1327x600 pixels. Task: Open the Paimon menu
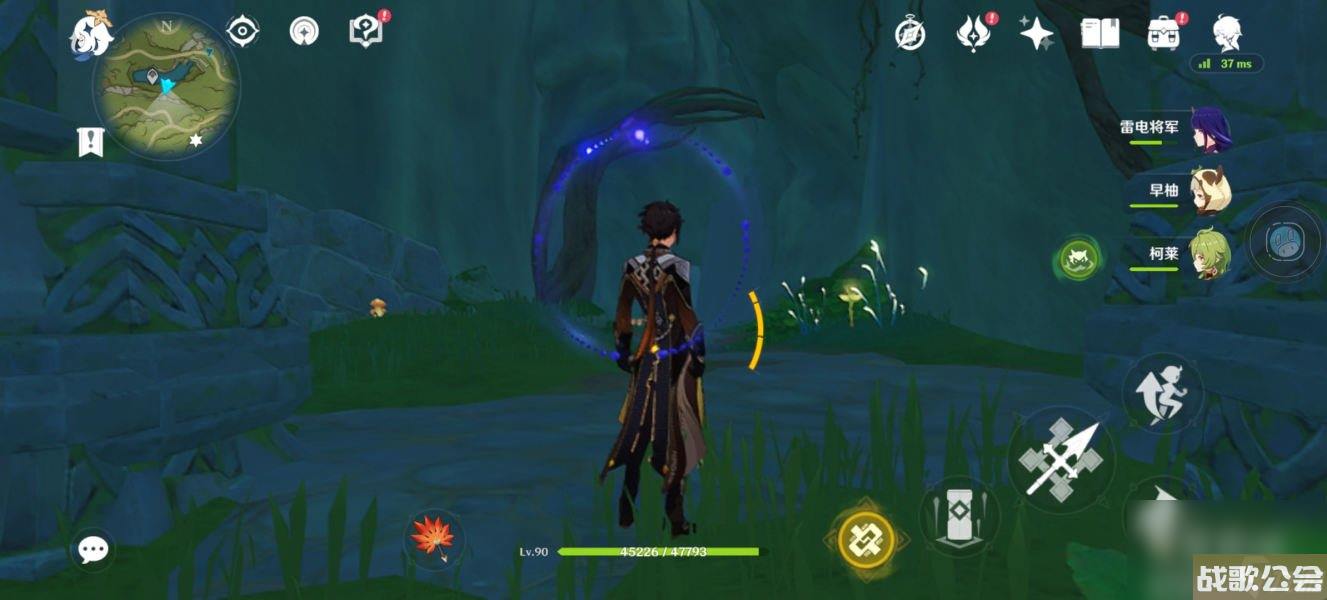click(x=91, y=36)
